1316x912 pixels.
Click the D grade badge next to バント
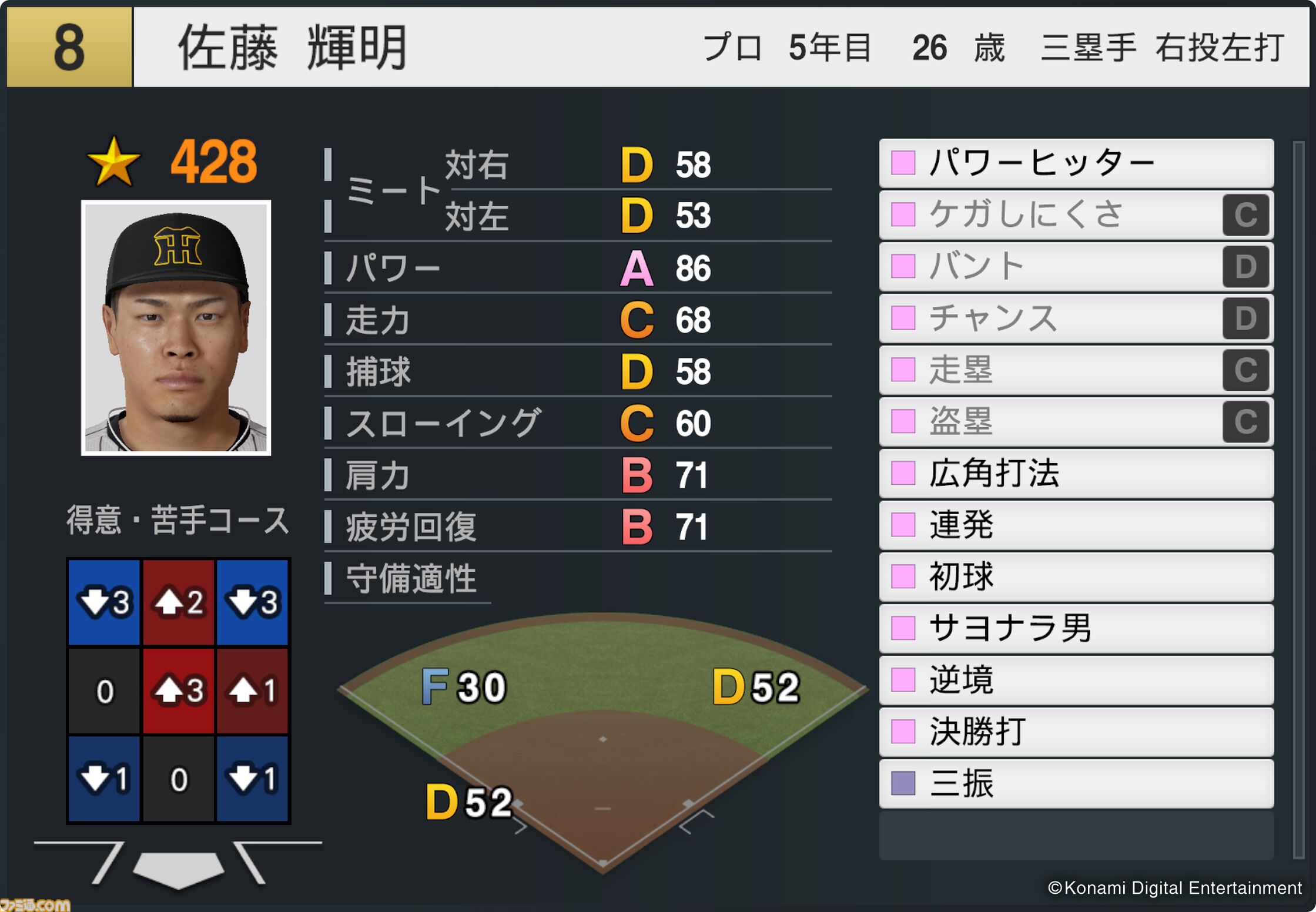click(x=1246, y=266)
